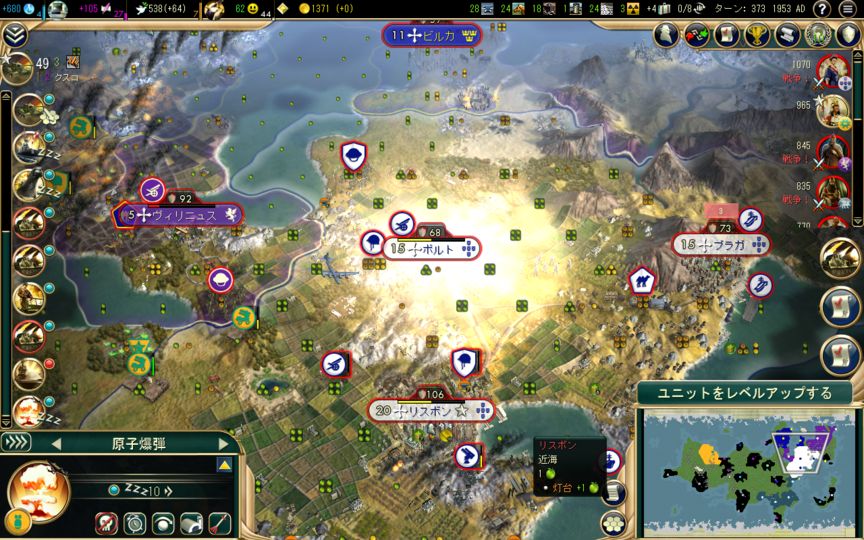The width and height of the screenshot is (864, 540).
Task: Open the Birka (ビルカ) city banner
Action: [x=432, y=36]
